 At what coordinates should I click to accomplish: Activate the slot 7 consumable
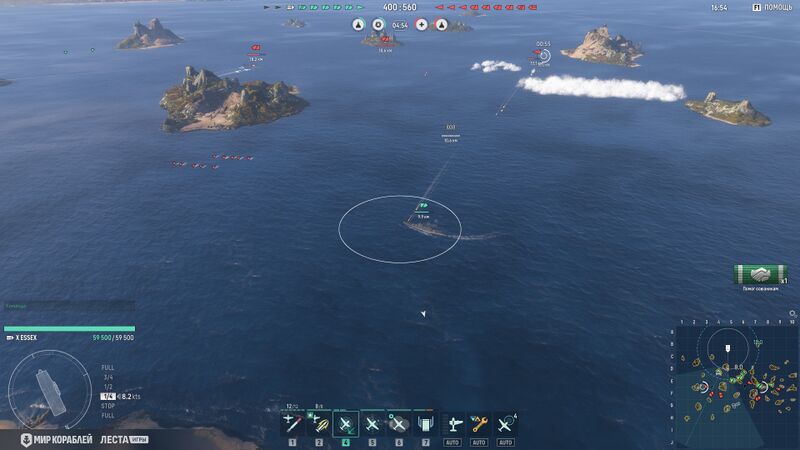(424, 424)
